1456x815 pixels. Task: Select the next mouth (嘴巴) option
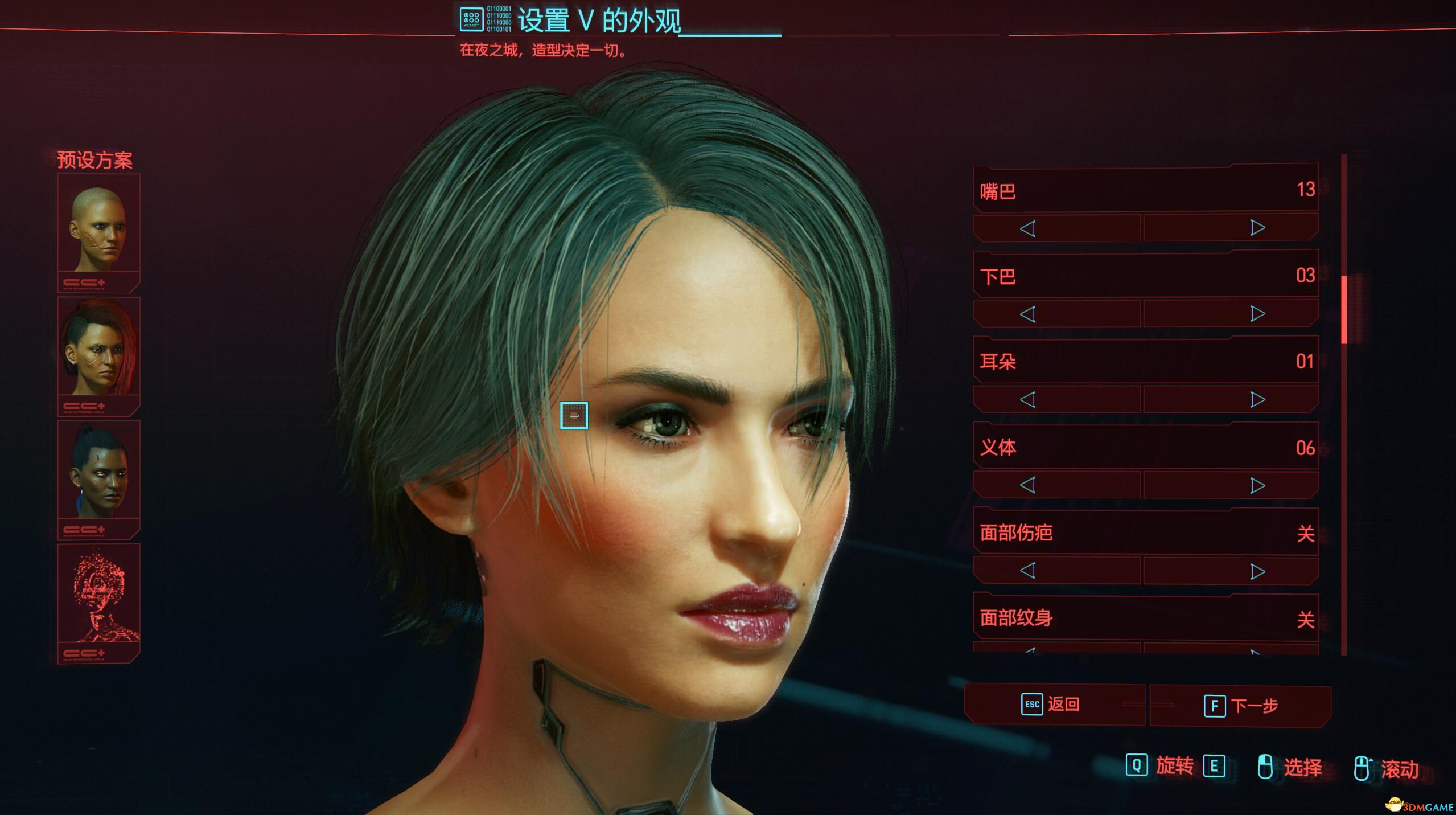1257,228
